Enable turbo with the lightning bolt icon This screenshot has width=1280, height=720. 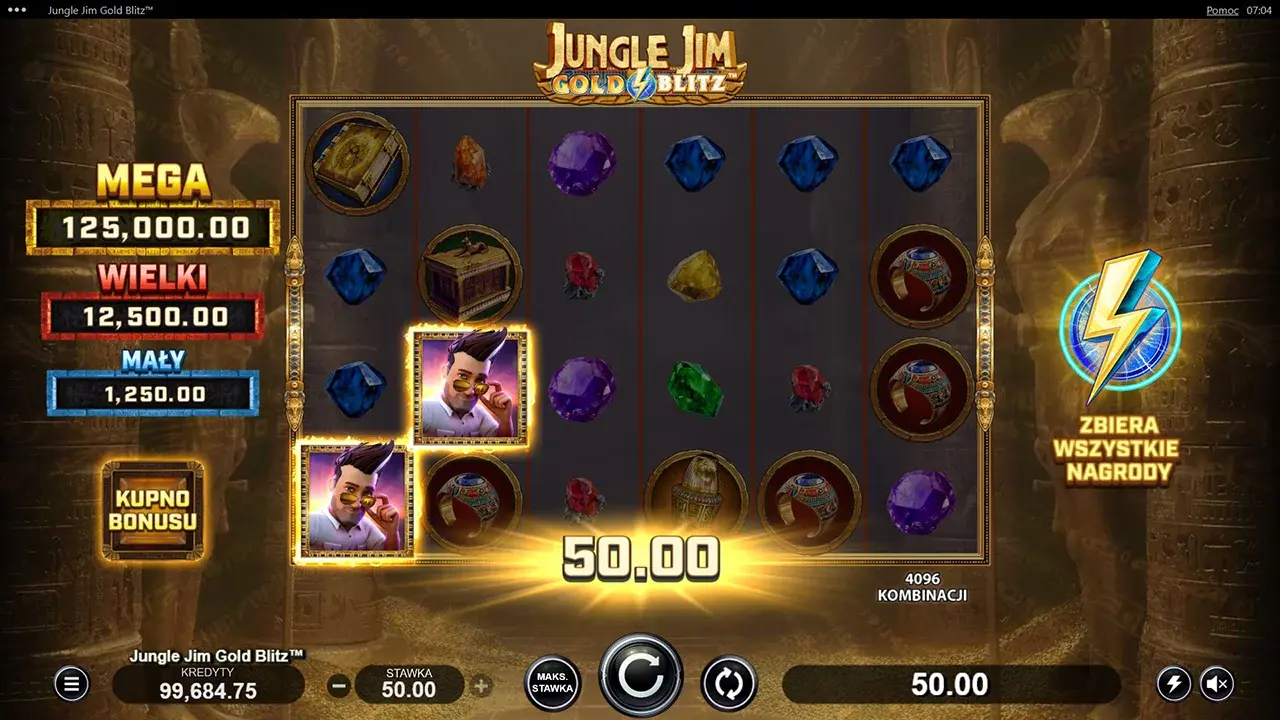[x=1173, y=682]
